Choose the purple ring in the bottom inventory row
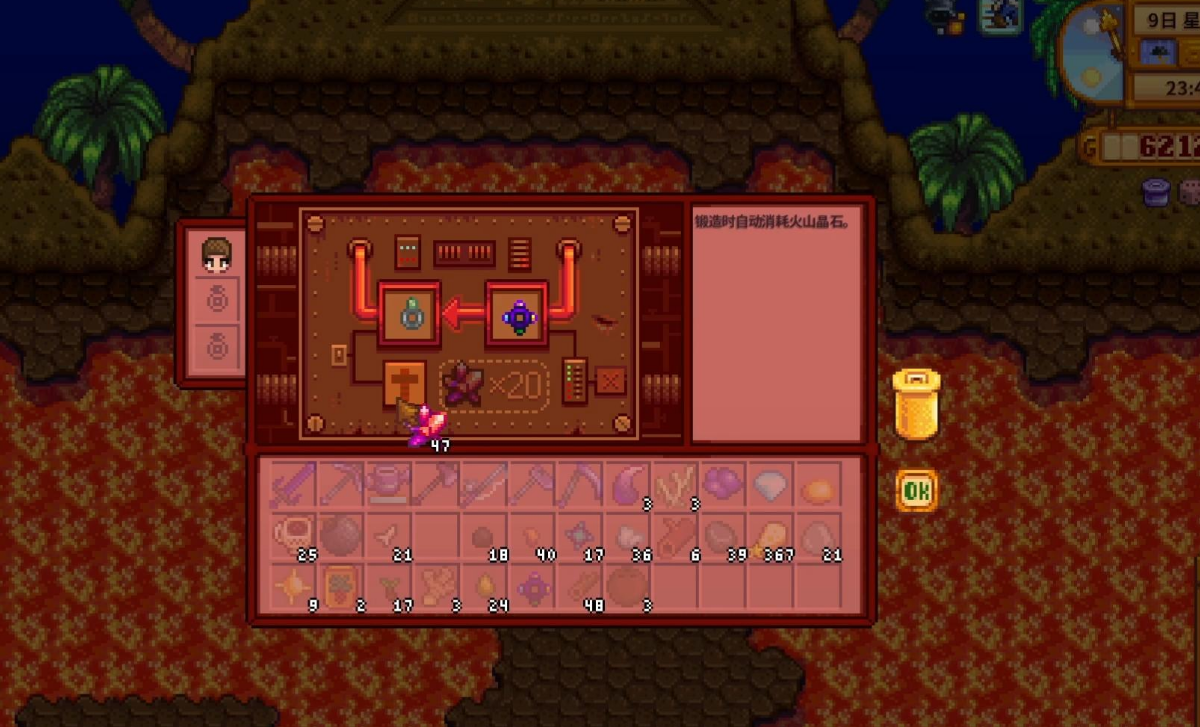1200x727 pixels. 532,586
